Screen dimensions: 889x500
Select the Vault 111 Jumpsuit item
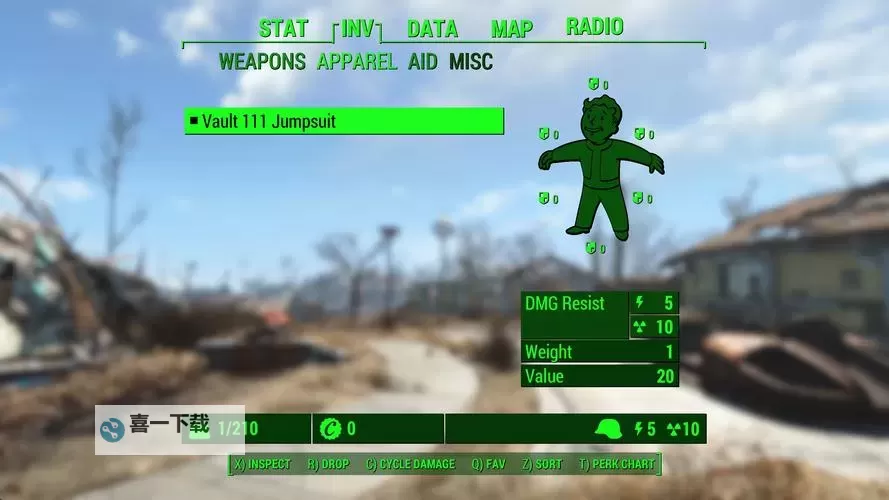tap(343, 122)
